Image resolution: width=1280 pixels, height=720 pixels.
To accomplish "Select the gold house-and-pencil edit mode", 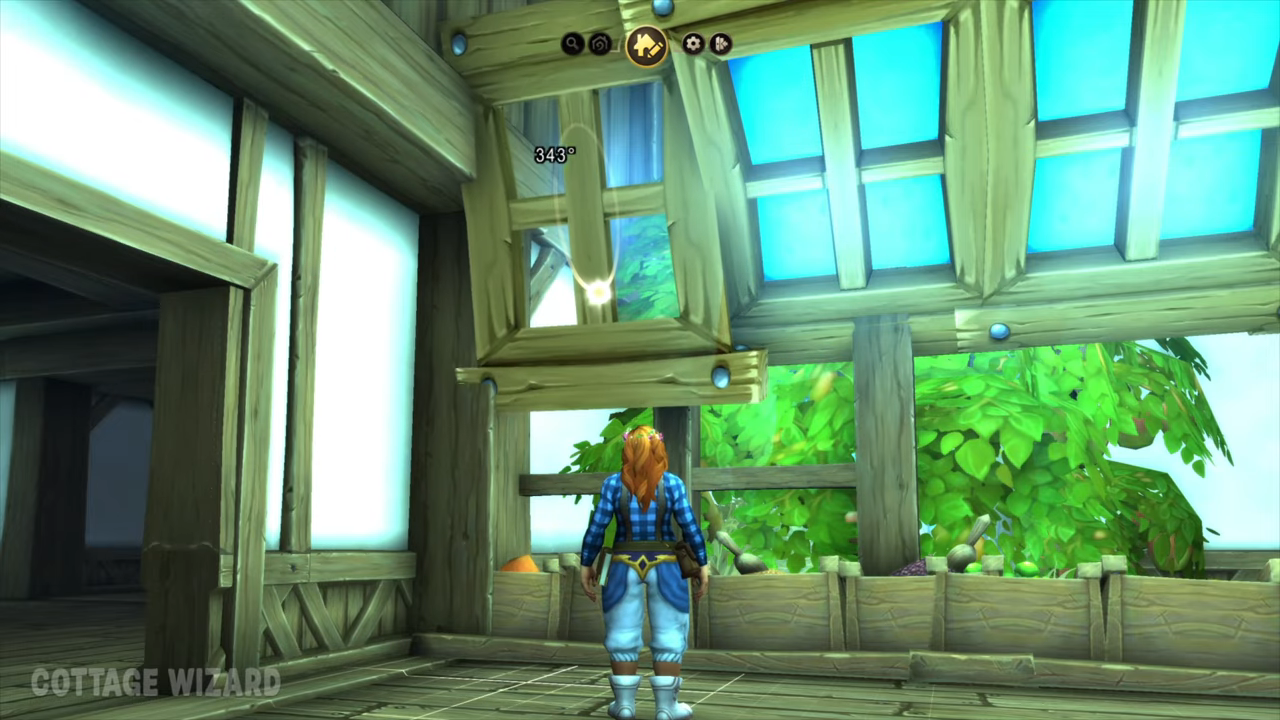I will pos(647,45).
